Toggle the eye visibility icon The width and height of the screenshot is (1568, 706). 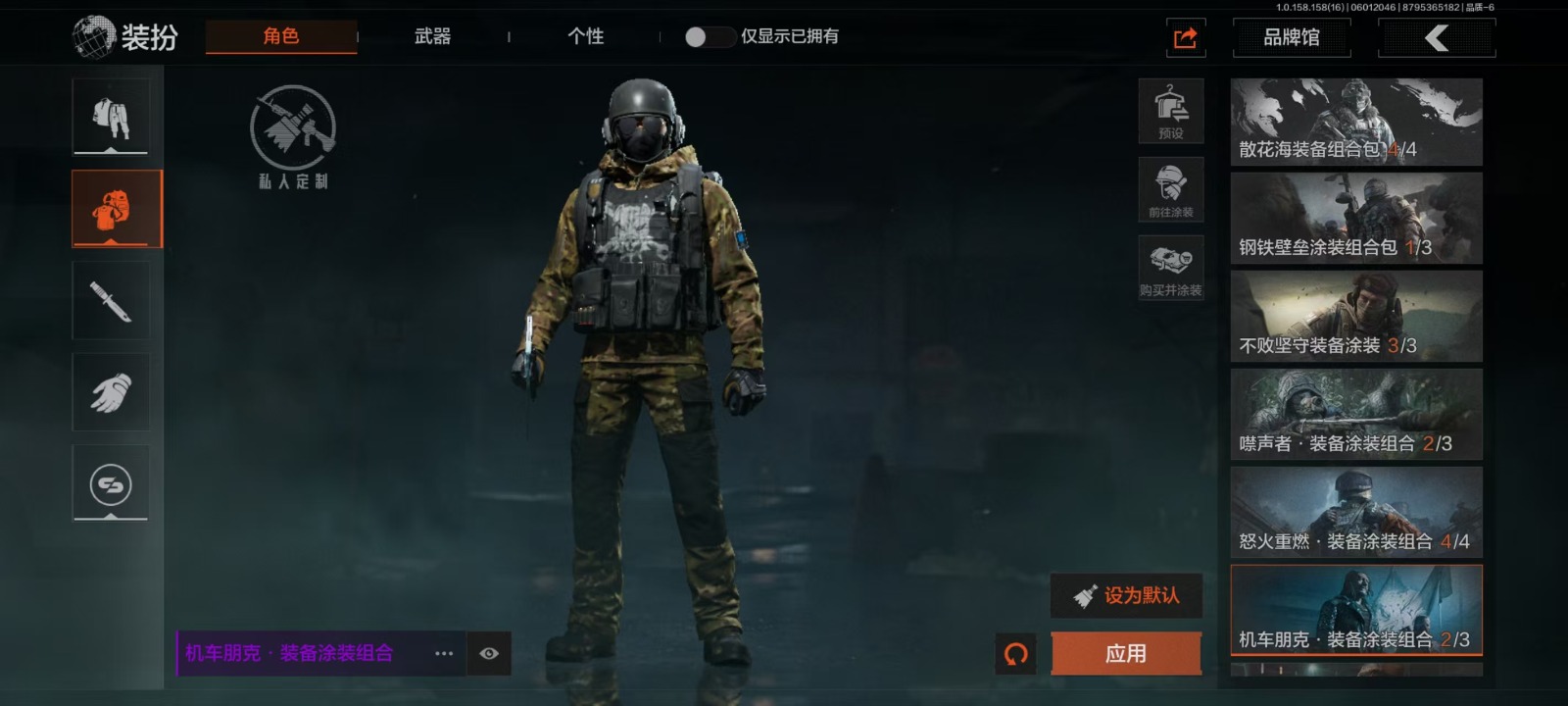pos(489,654)
